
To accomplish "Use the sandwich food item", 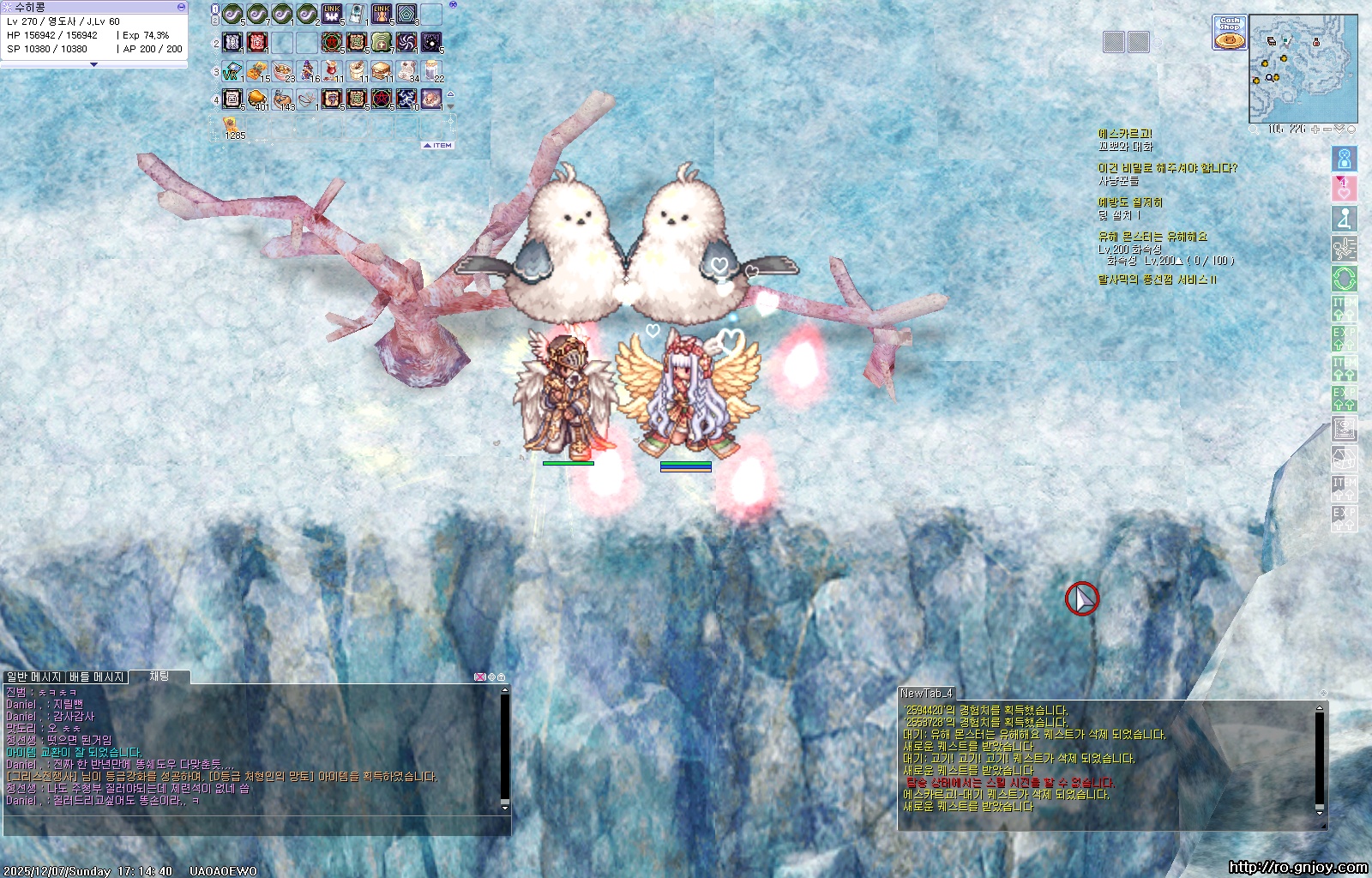I will [382, 70].
